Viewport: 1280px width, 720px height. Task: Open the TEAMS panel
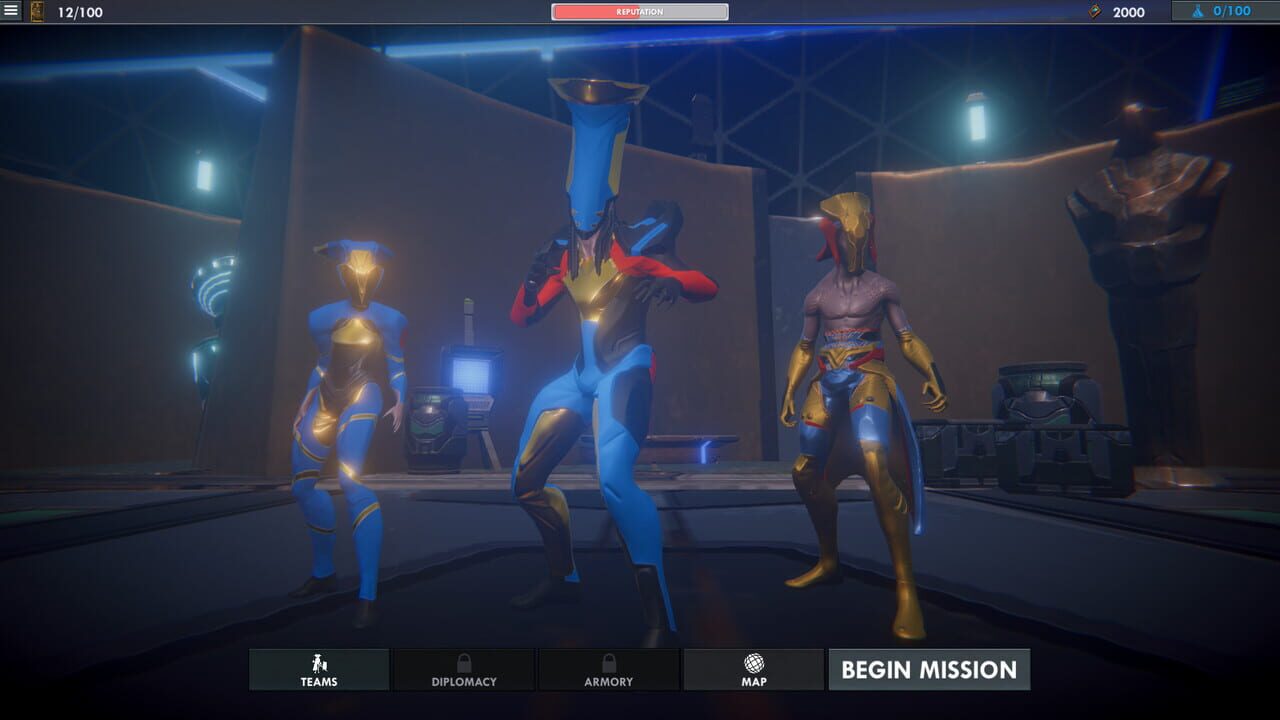point(318,670)
